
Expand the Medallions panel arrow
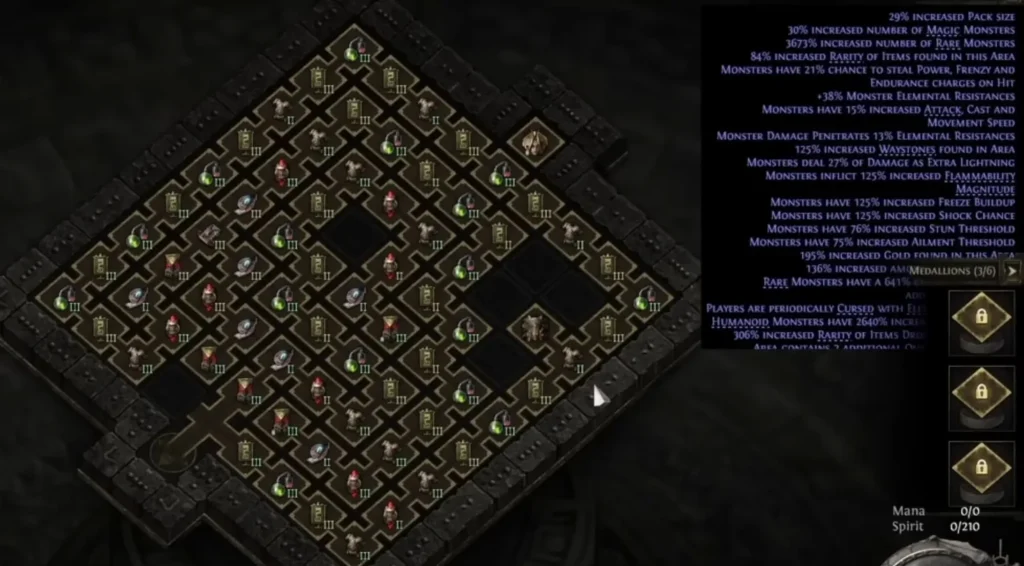click(1013, 270)
